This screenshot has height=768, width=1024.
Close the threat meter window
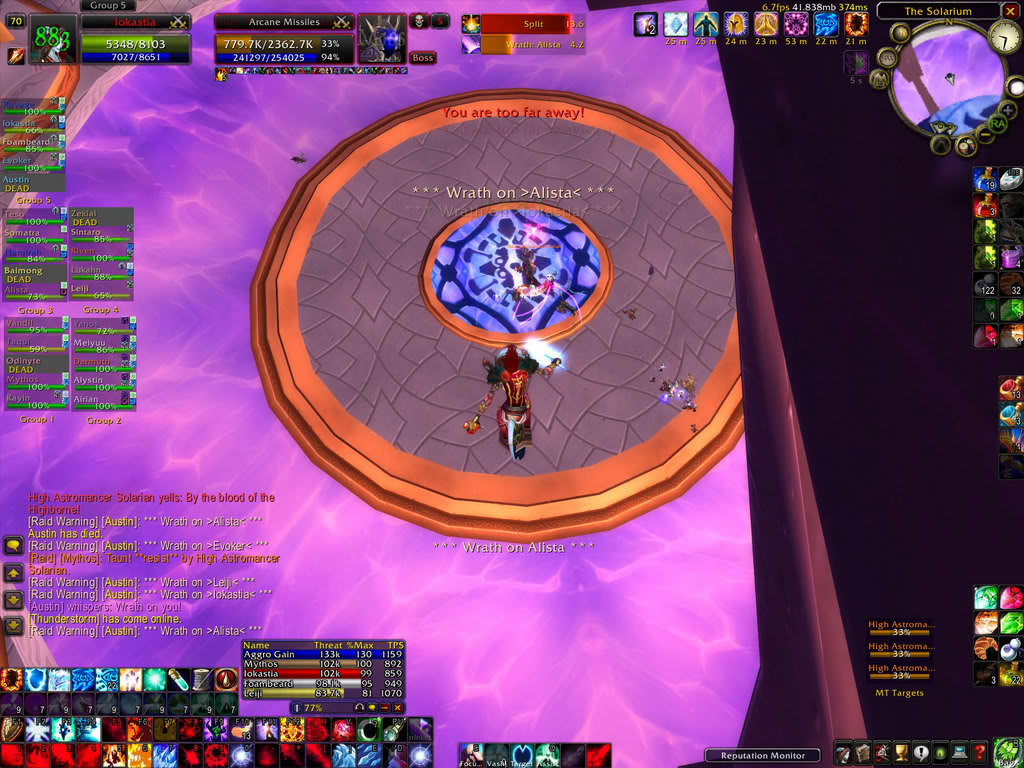pos(397,707)
